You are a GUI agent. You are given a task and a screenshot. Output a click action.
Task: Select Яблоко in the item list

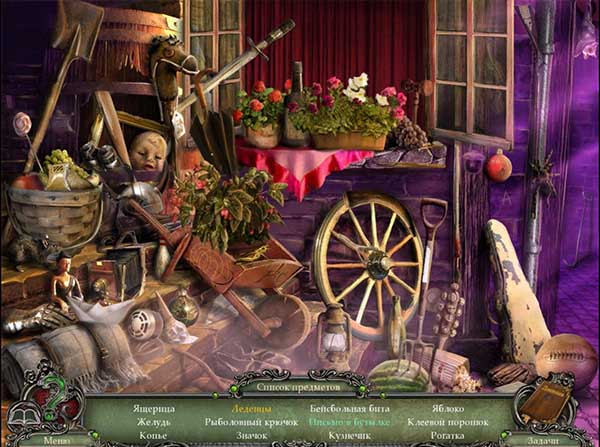449,409
